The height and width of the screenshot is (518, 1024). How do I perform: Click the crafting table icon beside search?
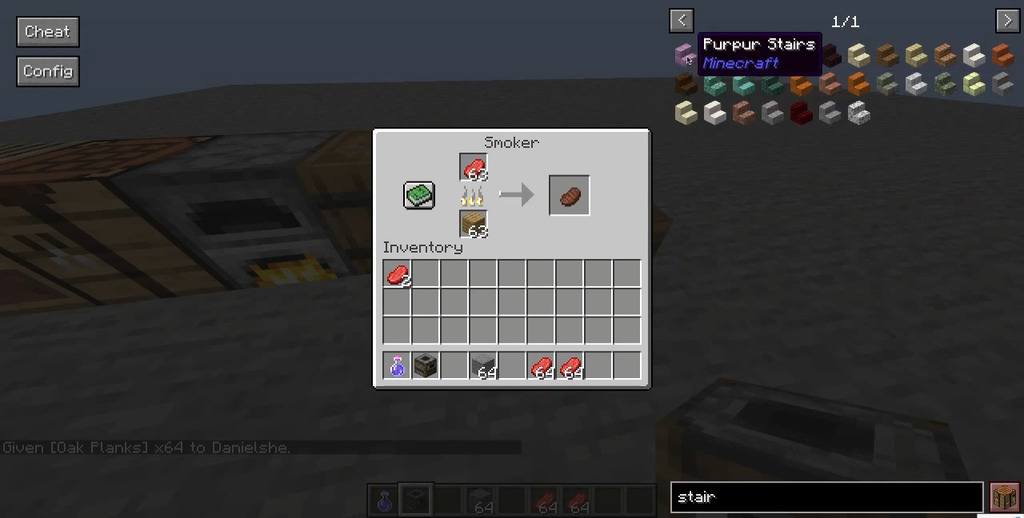click(1004, 496)
